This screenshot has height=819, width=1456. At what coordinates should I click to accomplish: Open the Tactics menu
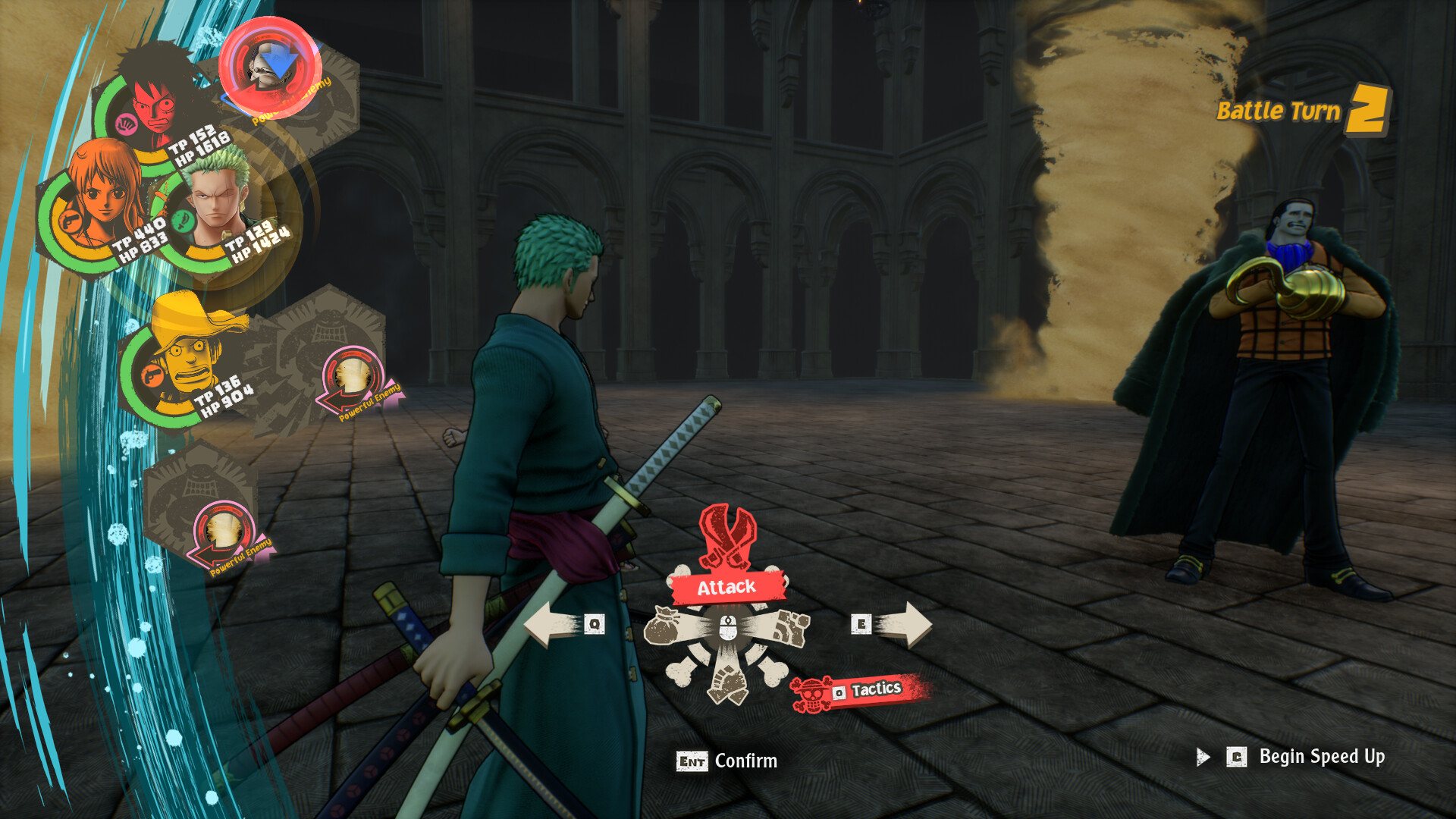pyautogui.click(x=876, y=690)
